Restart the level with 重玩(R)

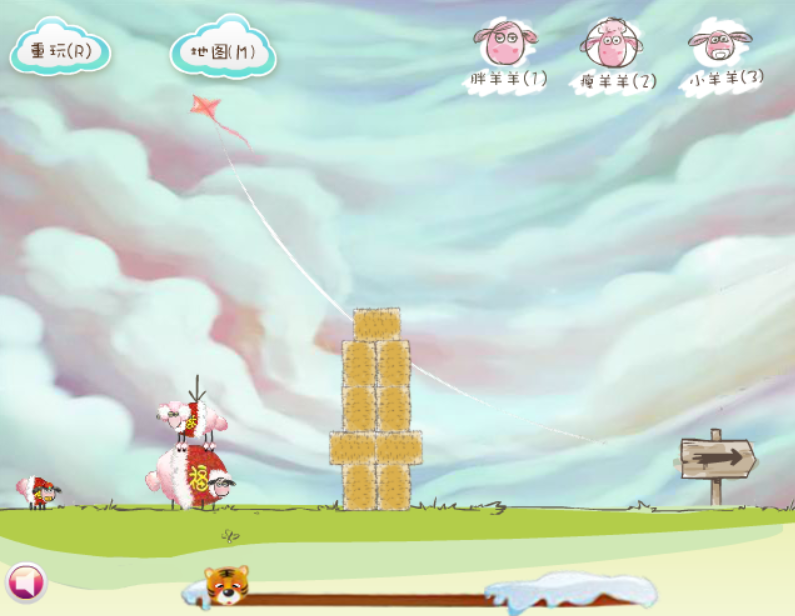pyautogui.click(x=60, y=50)
